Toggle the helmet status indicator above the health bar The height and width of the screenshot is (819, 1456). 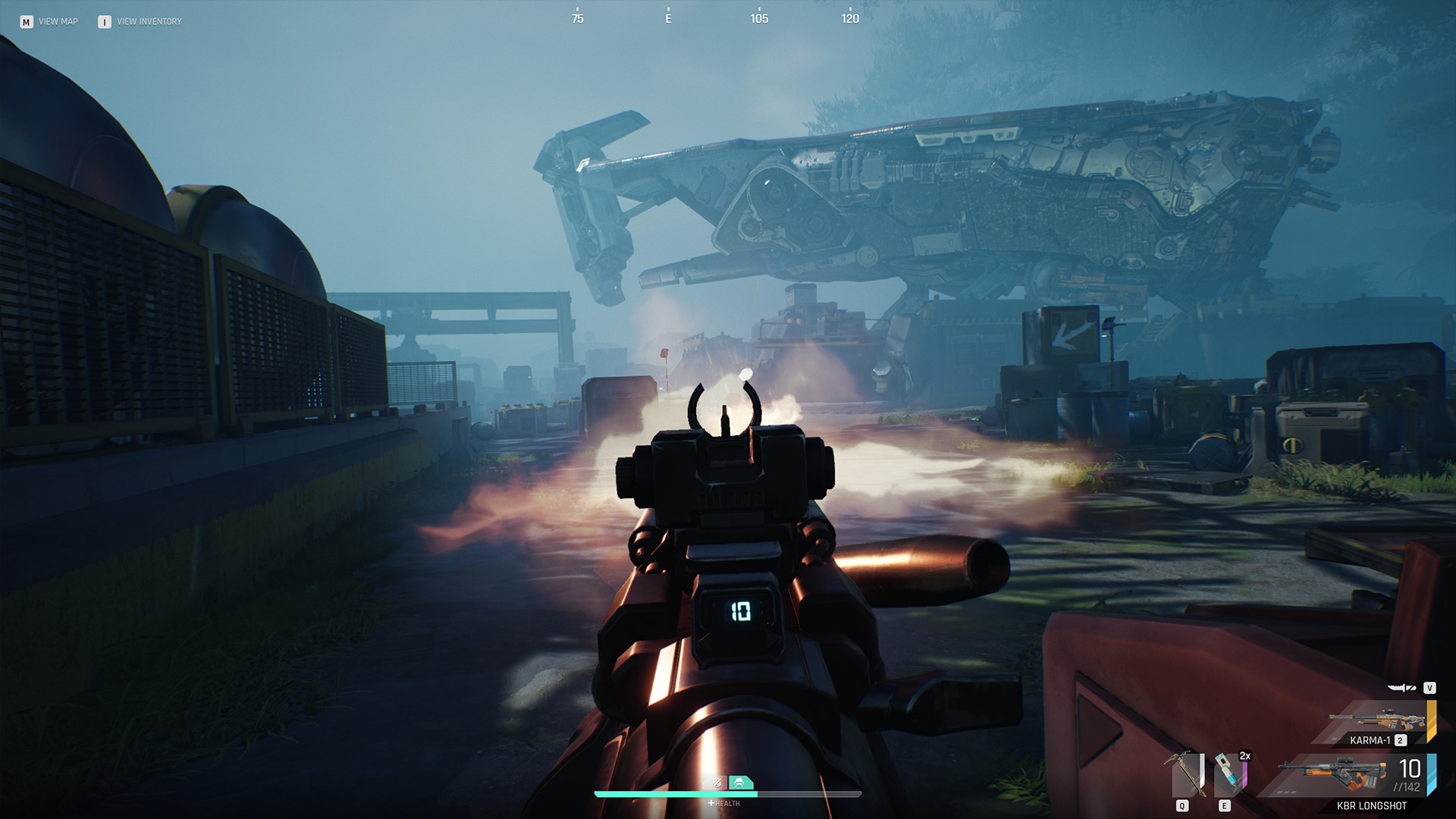[740, 783]
